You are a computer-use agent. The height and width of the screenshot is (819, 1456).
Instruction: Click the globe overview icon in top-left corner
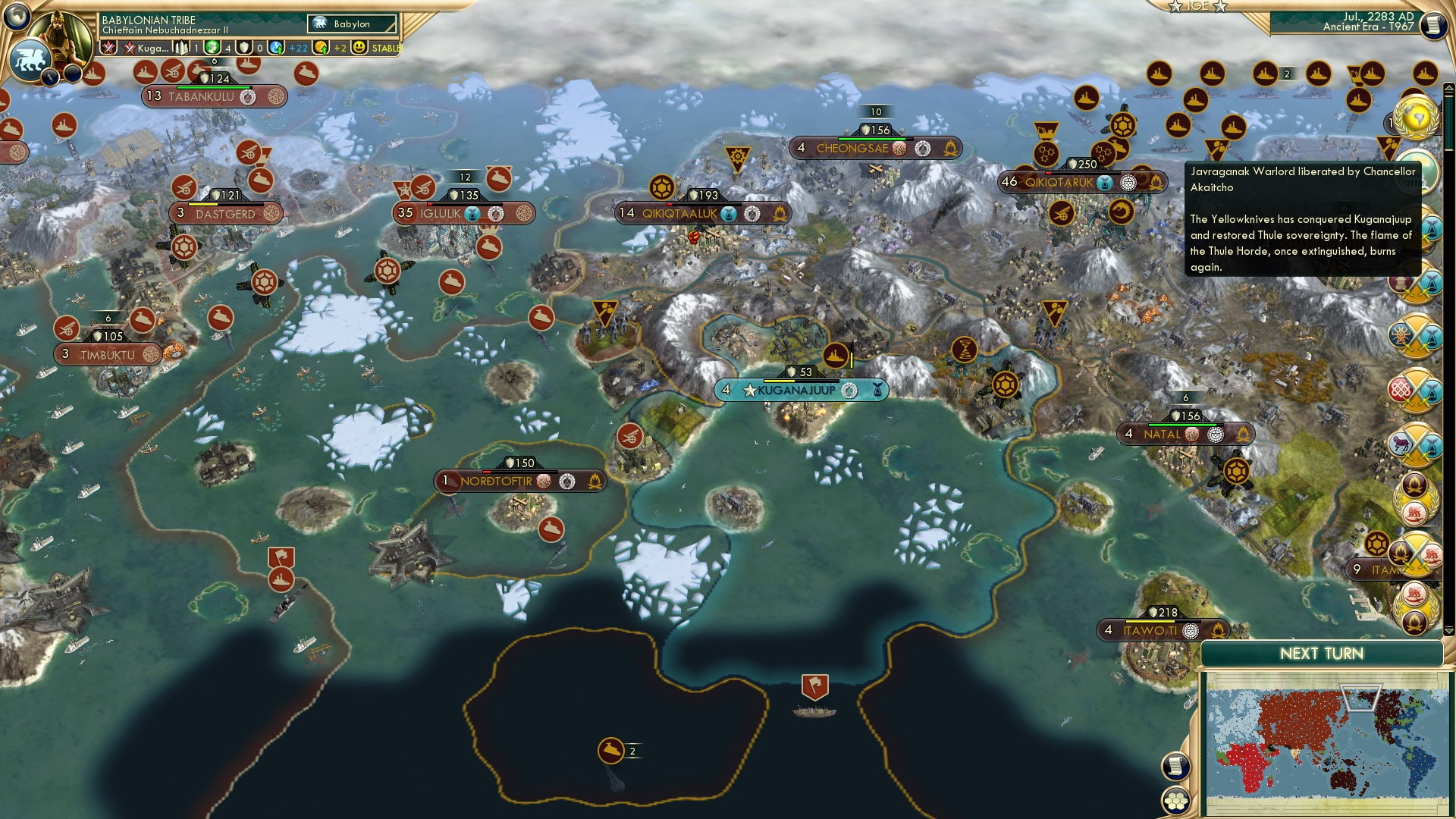point(16,17)
